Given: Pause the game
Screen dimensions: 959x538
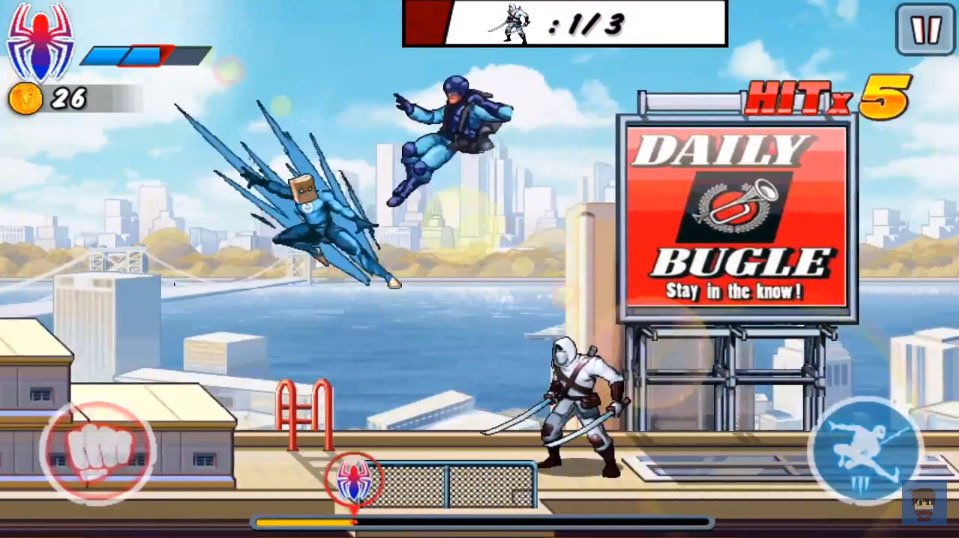Looking at the screenshot, I should [x=924, y=29].
